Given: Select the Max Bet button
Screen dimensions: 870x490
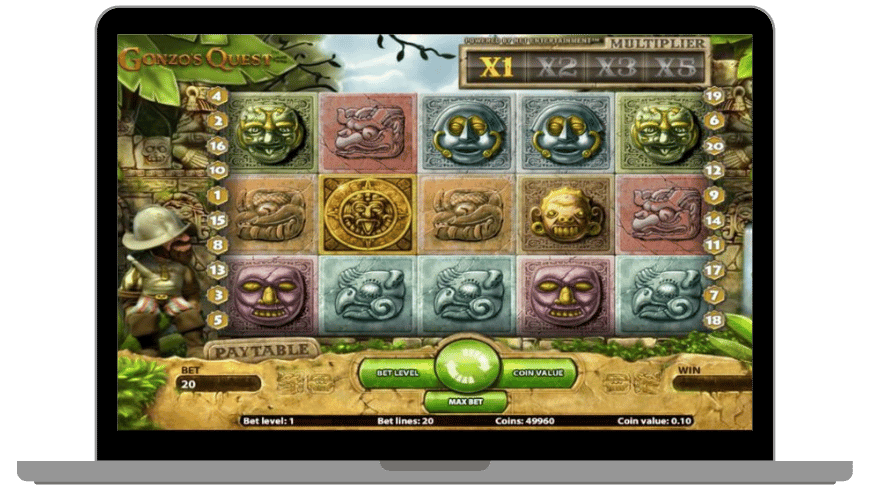Looking at the screenshot, I should (465, 402).
